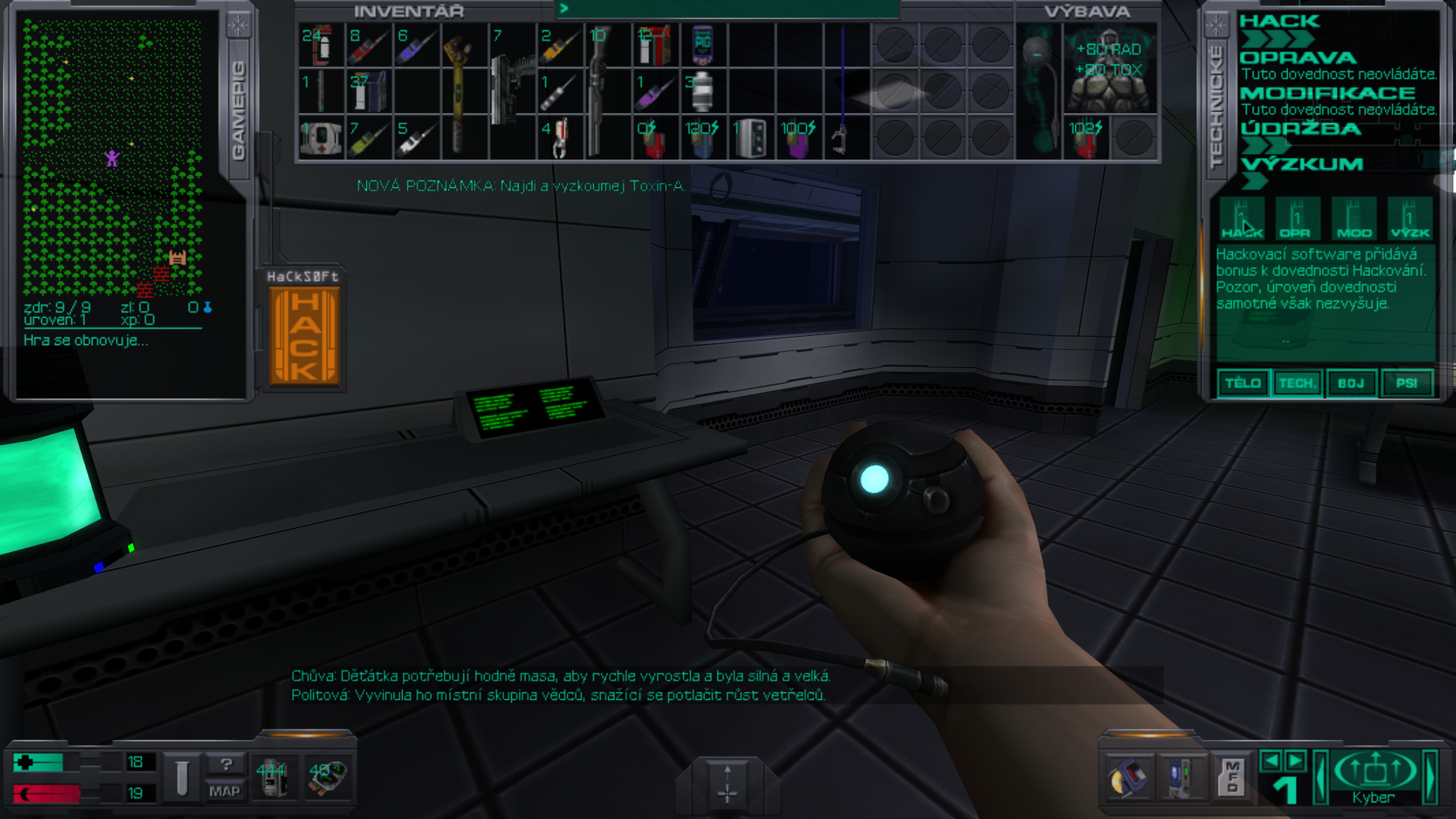The height and width of the screenshot is (819, 1456).
Task: Click the question mark help button
Action: 227,765
